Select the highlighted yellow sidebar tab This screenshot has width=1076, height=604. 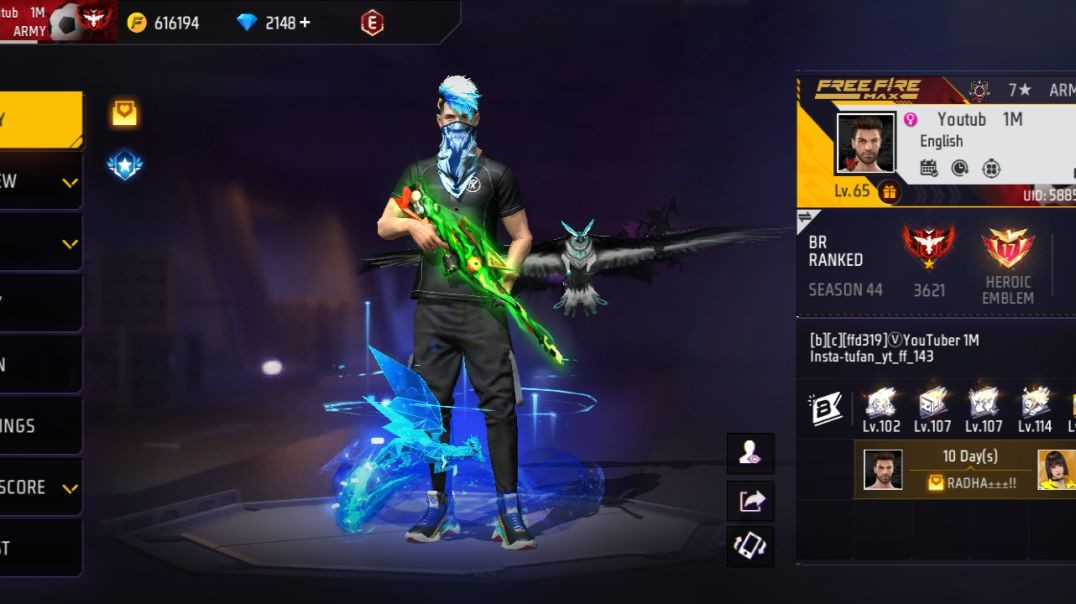click(x=40, y=119)
